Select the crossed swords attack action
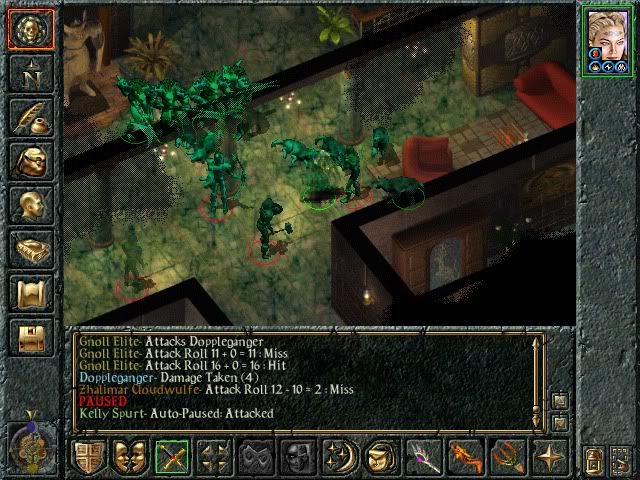 [173, 457]
